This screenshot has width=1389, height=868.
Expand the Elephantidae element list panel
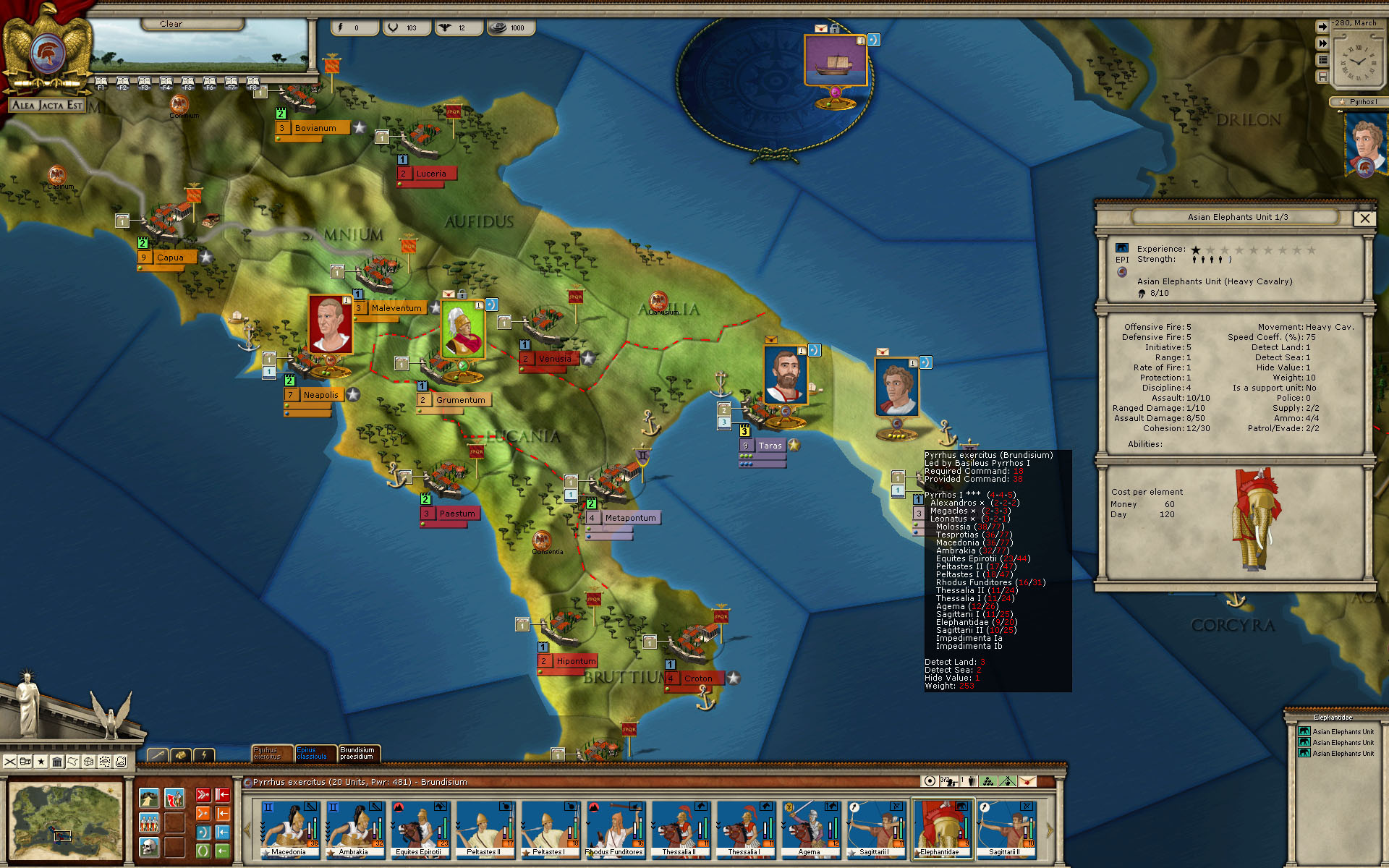click(x=1333, y=717)
